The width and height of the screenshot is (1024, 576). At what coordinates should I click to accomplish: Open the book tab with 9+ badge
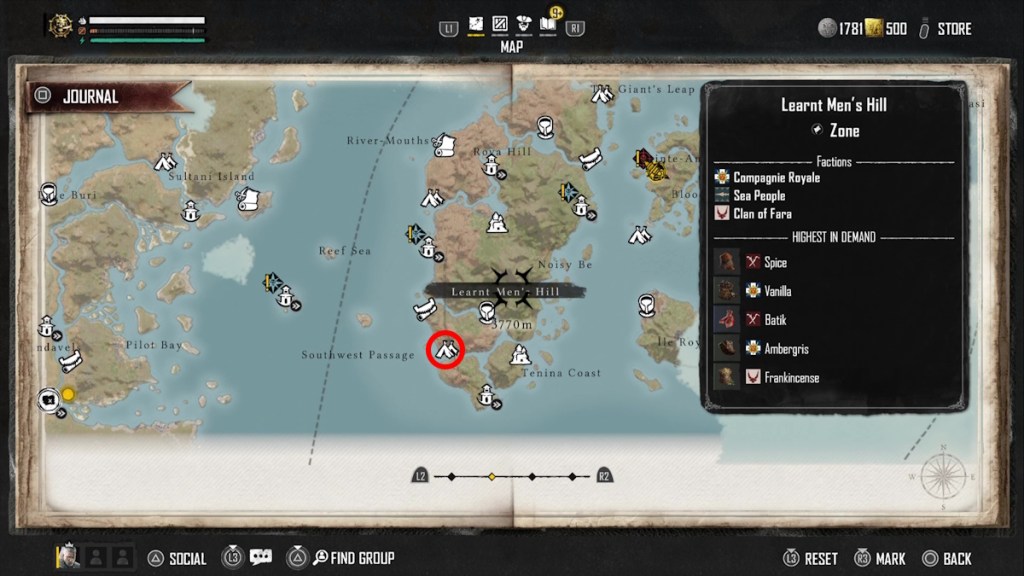click(x=548, y=24)
